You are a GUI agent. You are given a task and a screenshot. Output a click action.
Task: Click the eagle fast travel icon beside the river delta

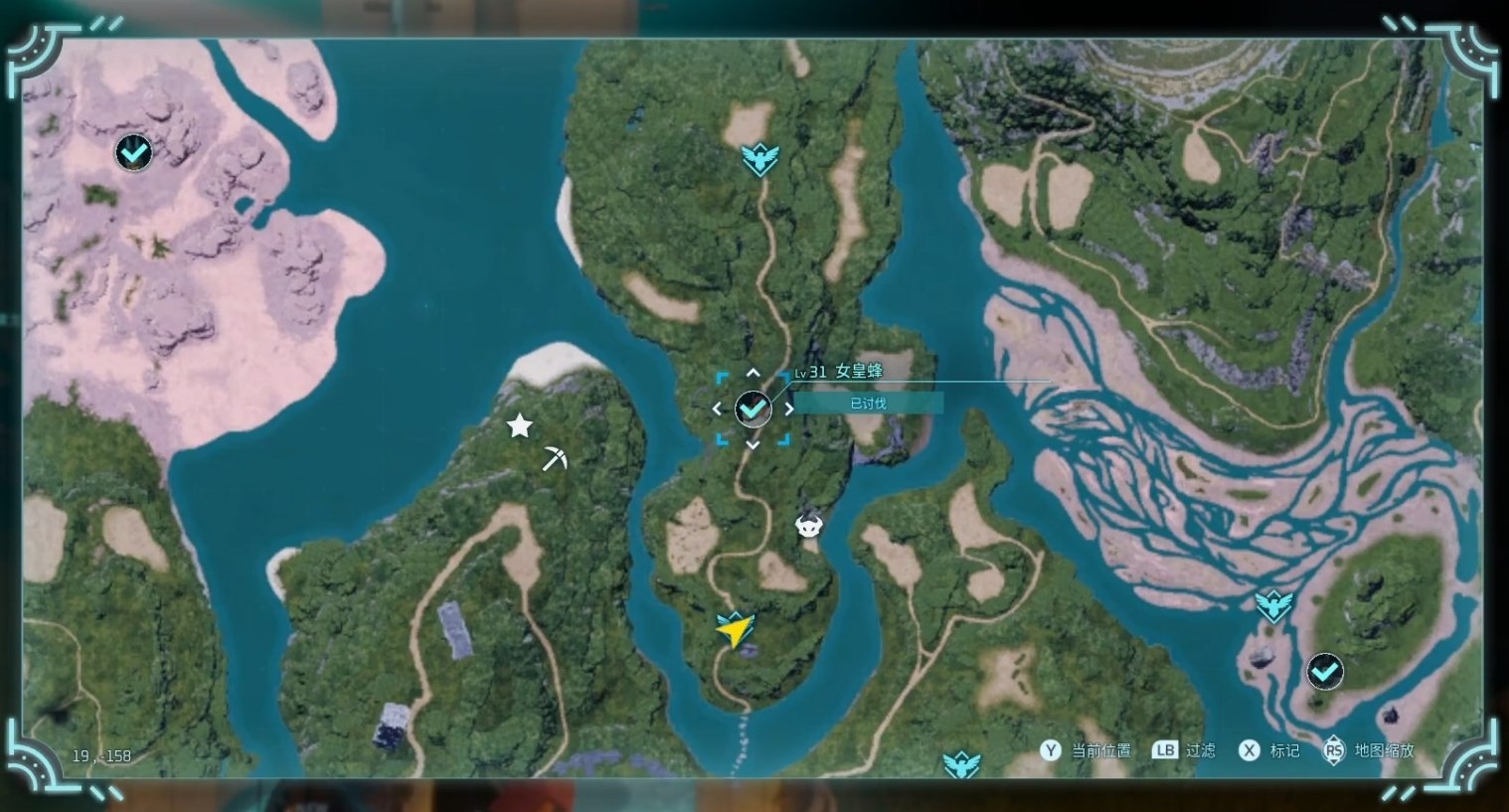pos(1273,604)
